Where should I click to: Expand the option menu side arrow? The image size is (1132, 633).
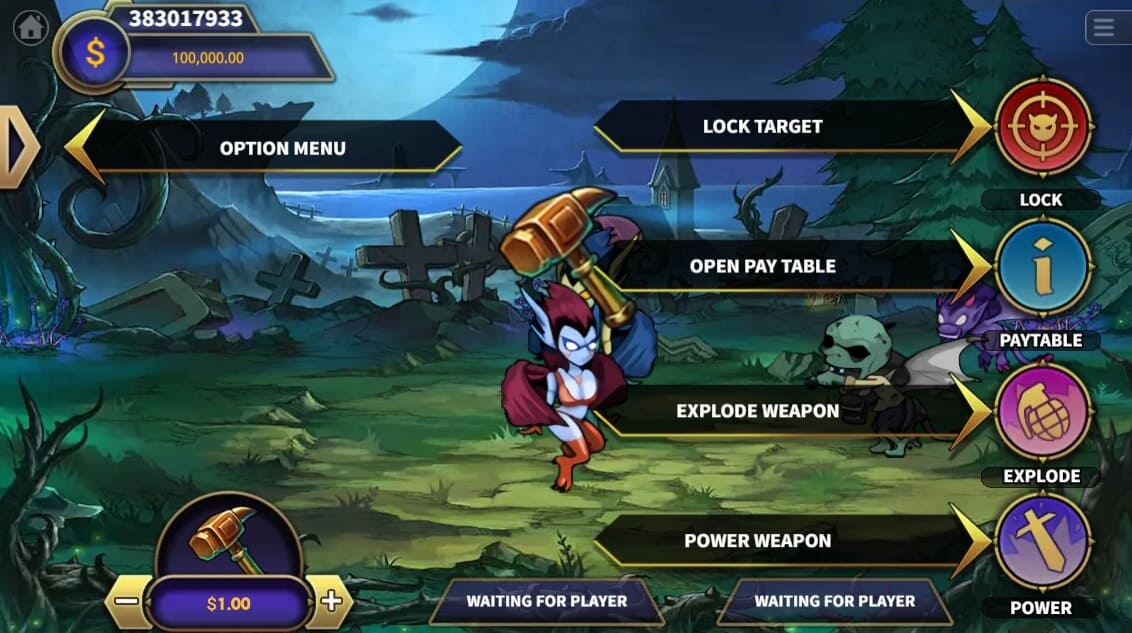(16, 147)
